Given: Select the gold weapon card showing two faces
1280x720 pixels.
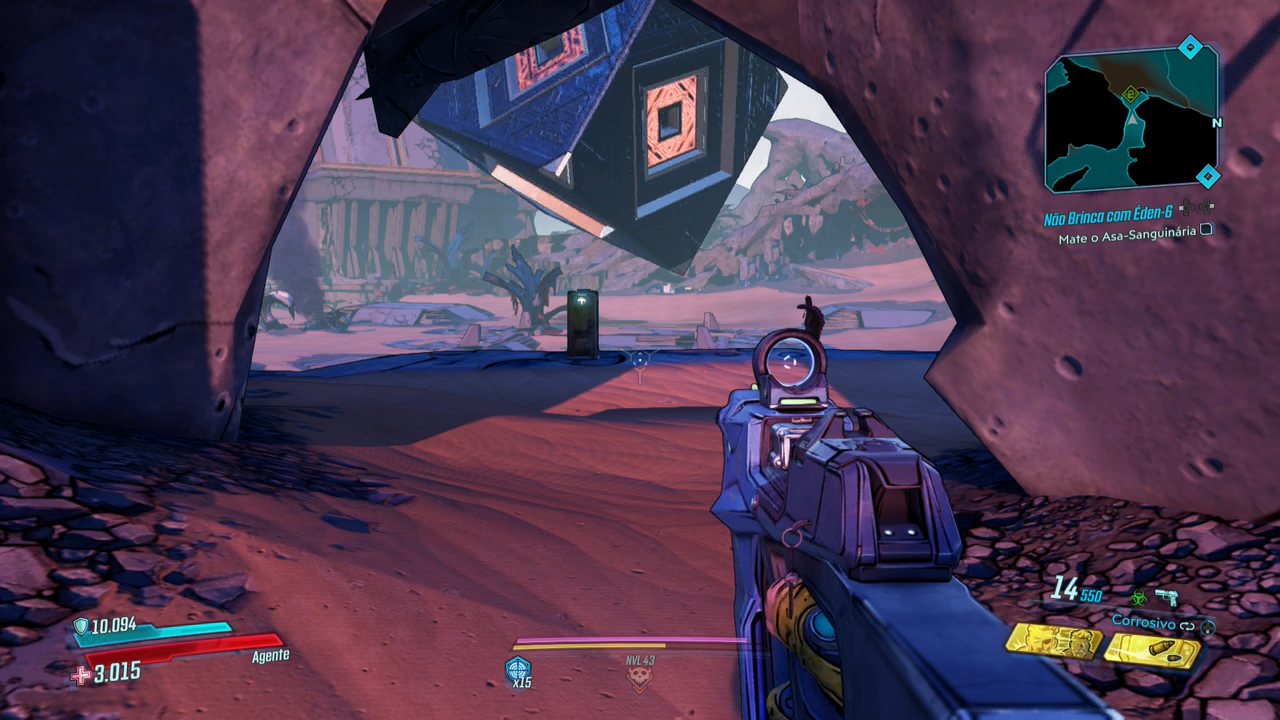Looking at the screenshot, I should pos(1052,642).
